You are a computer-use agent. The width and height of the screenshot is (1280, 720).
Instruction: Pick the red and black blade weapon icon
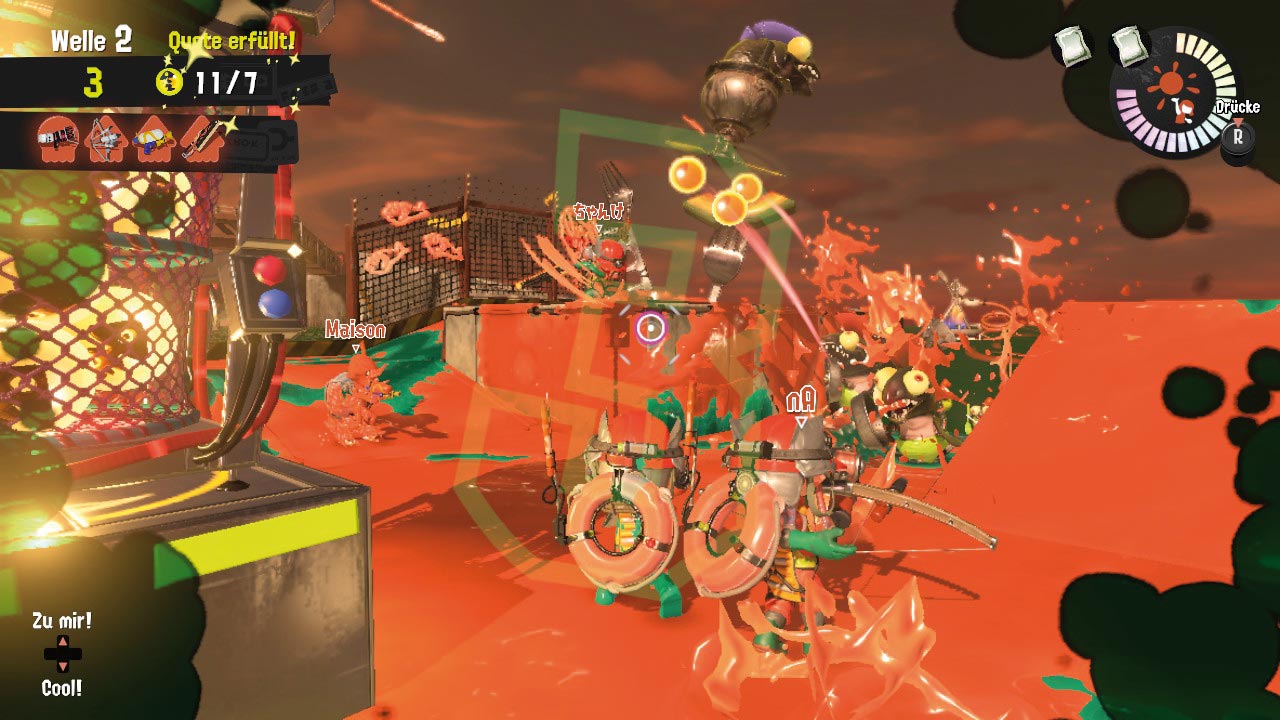(203, 140)
